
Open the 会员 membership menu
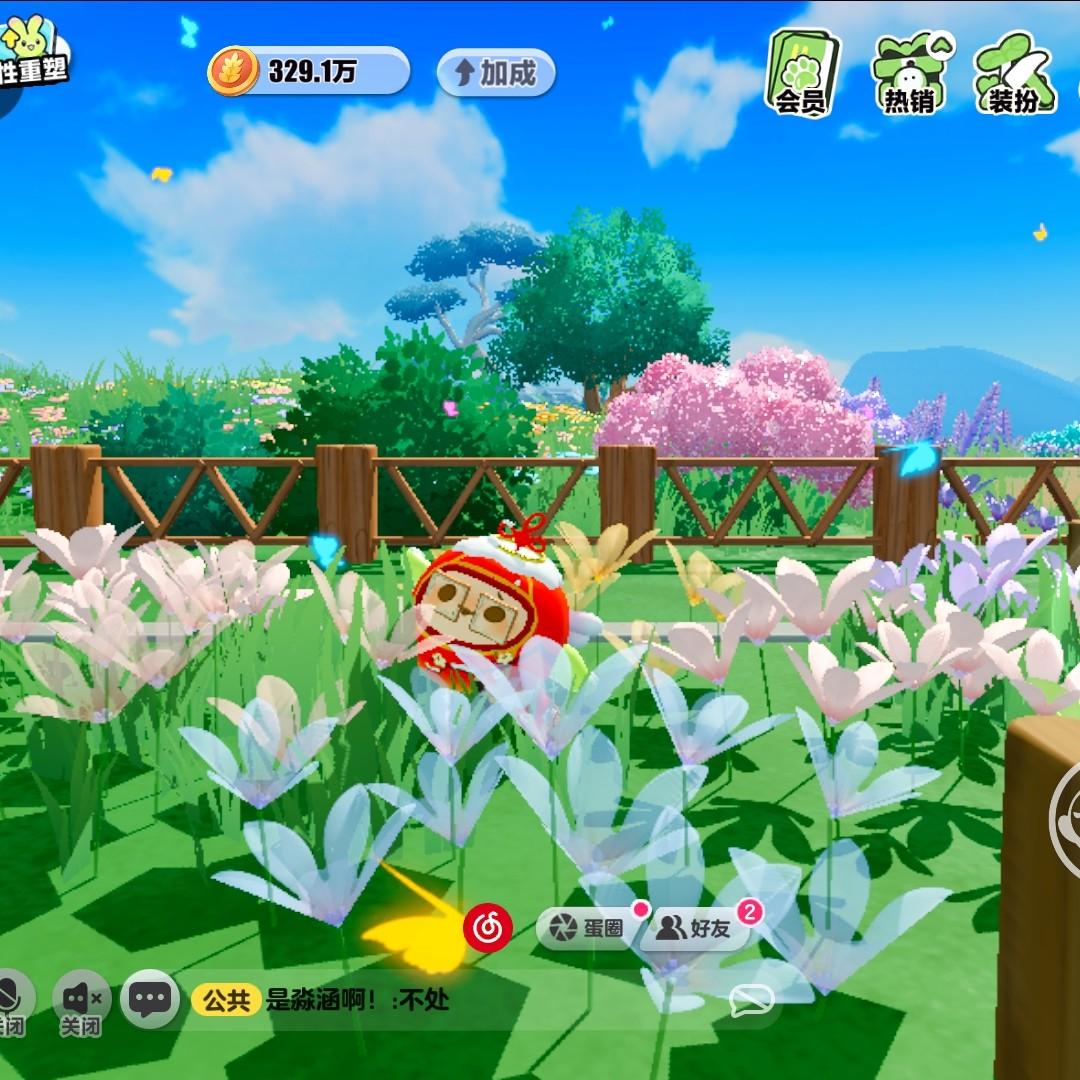803,72
